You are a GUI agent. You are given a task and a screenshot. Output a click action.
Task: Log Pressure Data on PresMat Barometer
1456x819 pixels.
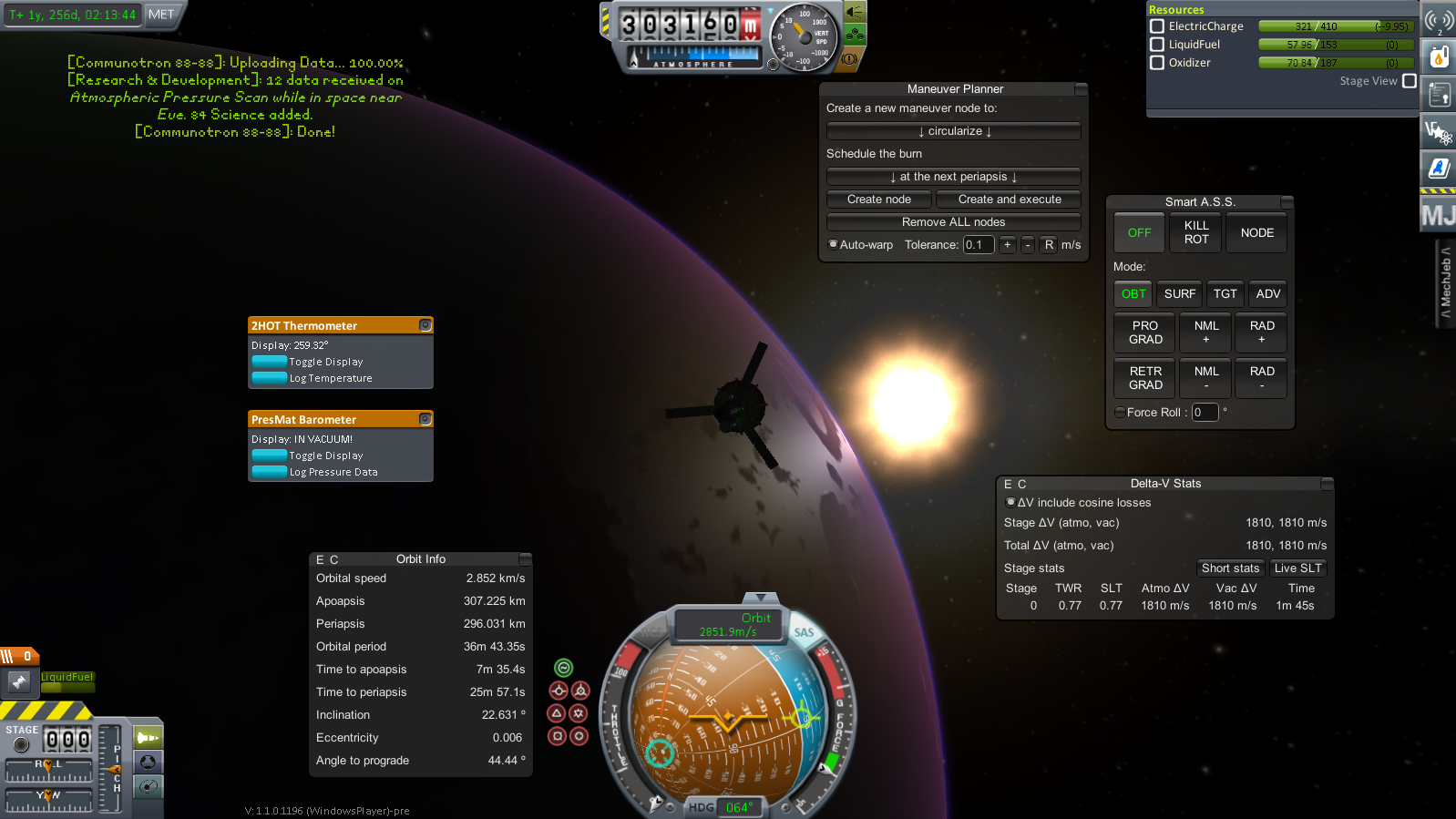[x=270, y=472]
